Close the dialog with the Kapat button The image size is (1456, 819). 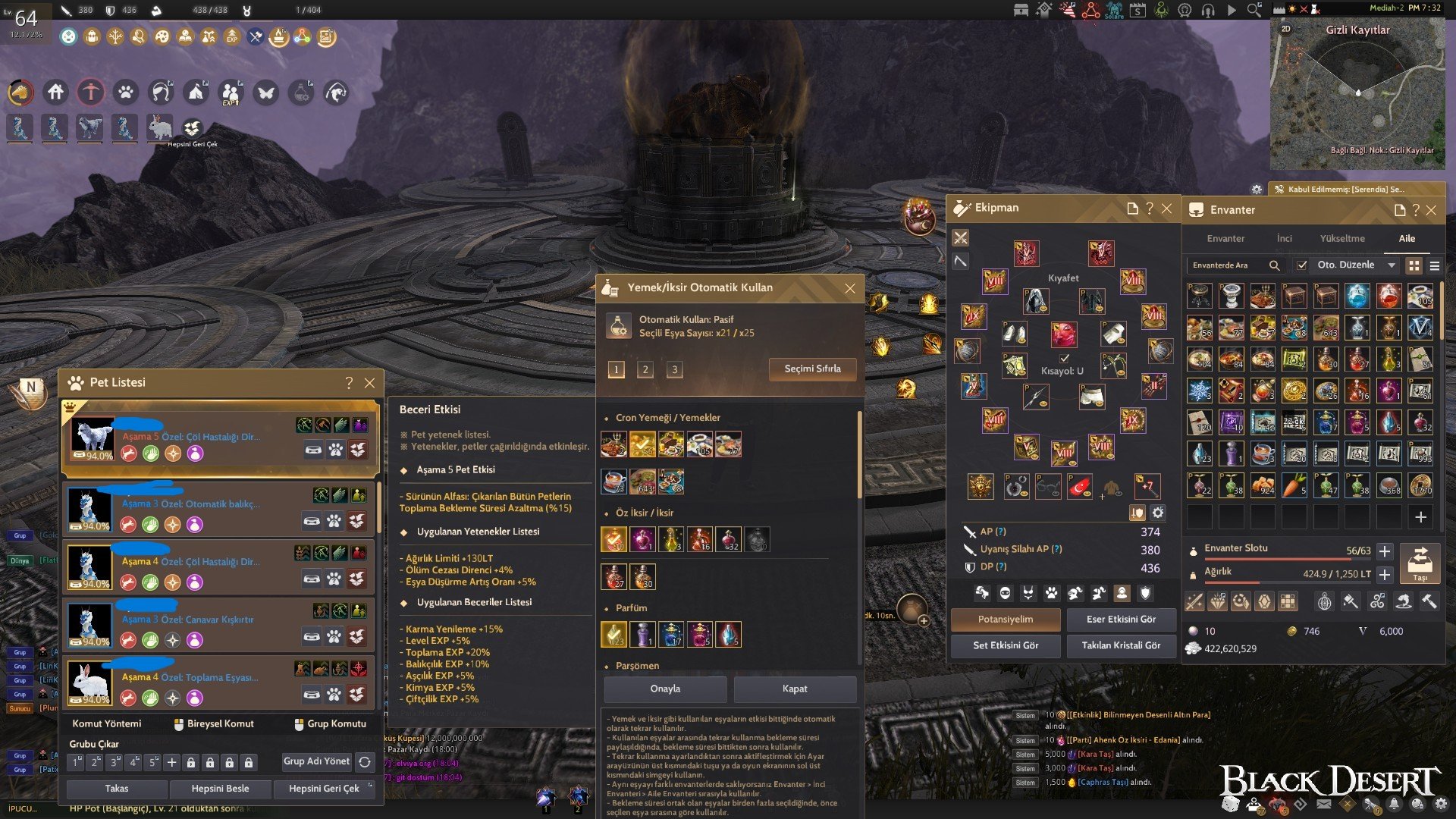click(794, 689)
